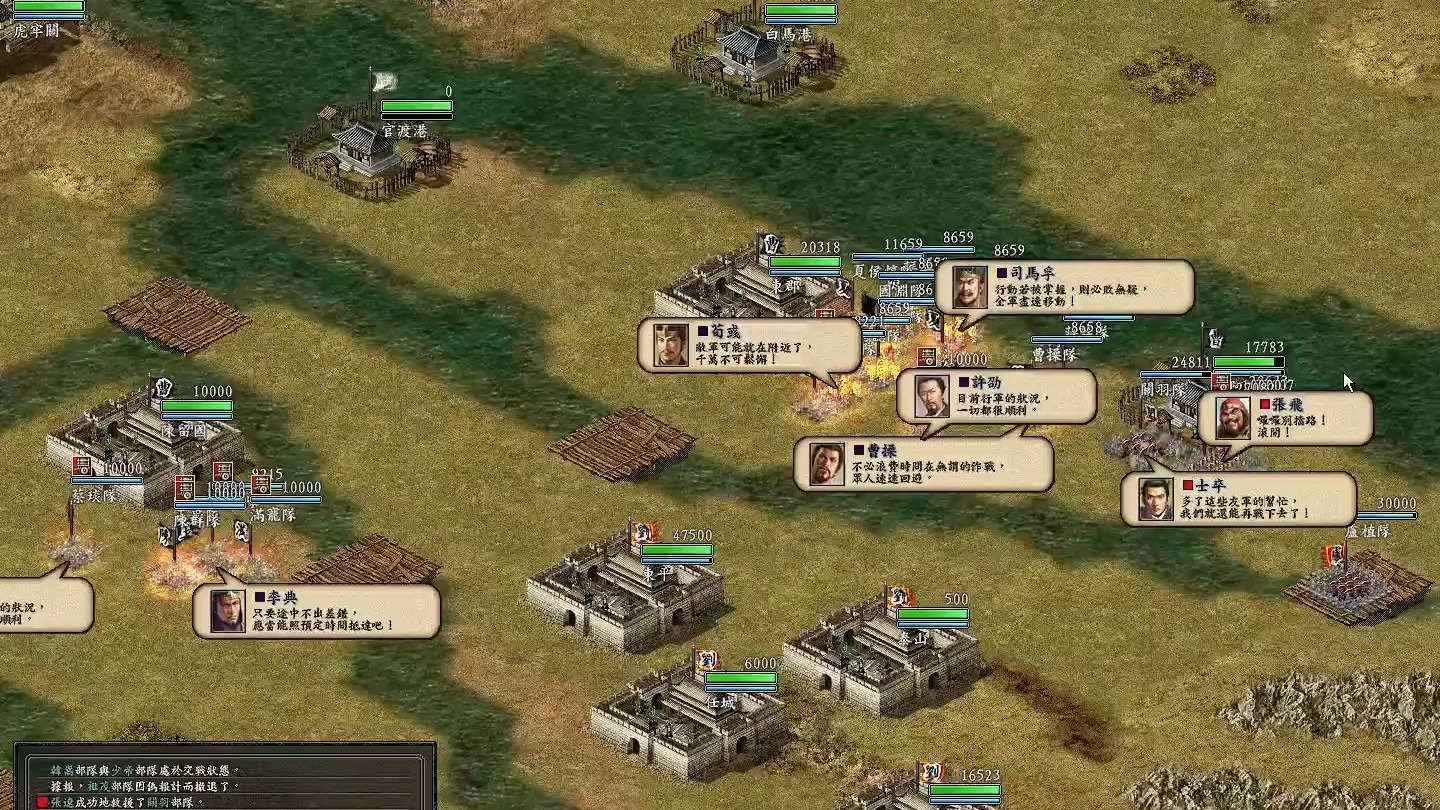Viewport: 1440px width, 810px height.
Task: Click 司馬孚's speech bubble
Action: [x=1064, y=287]
